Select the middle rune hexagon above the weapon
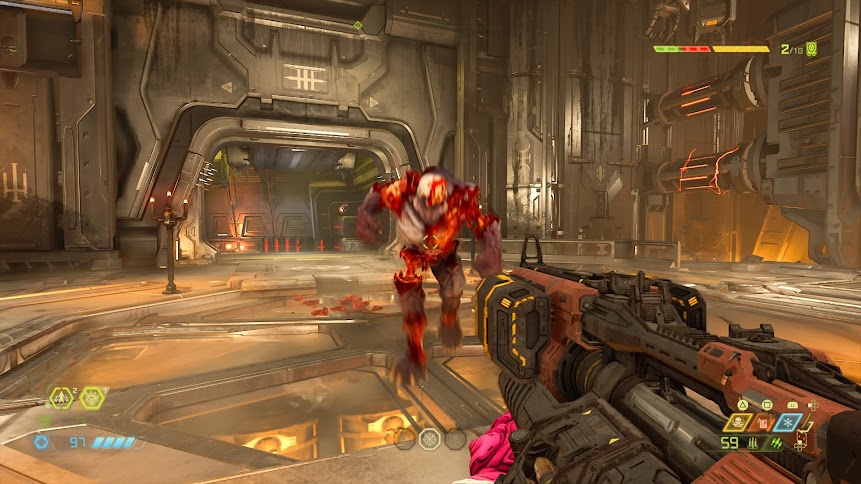Screen dimensions: 861x484 click(x=430, y=438)
